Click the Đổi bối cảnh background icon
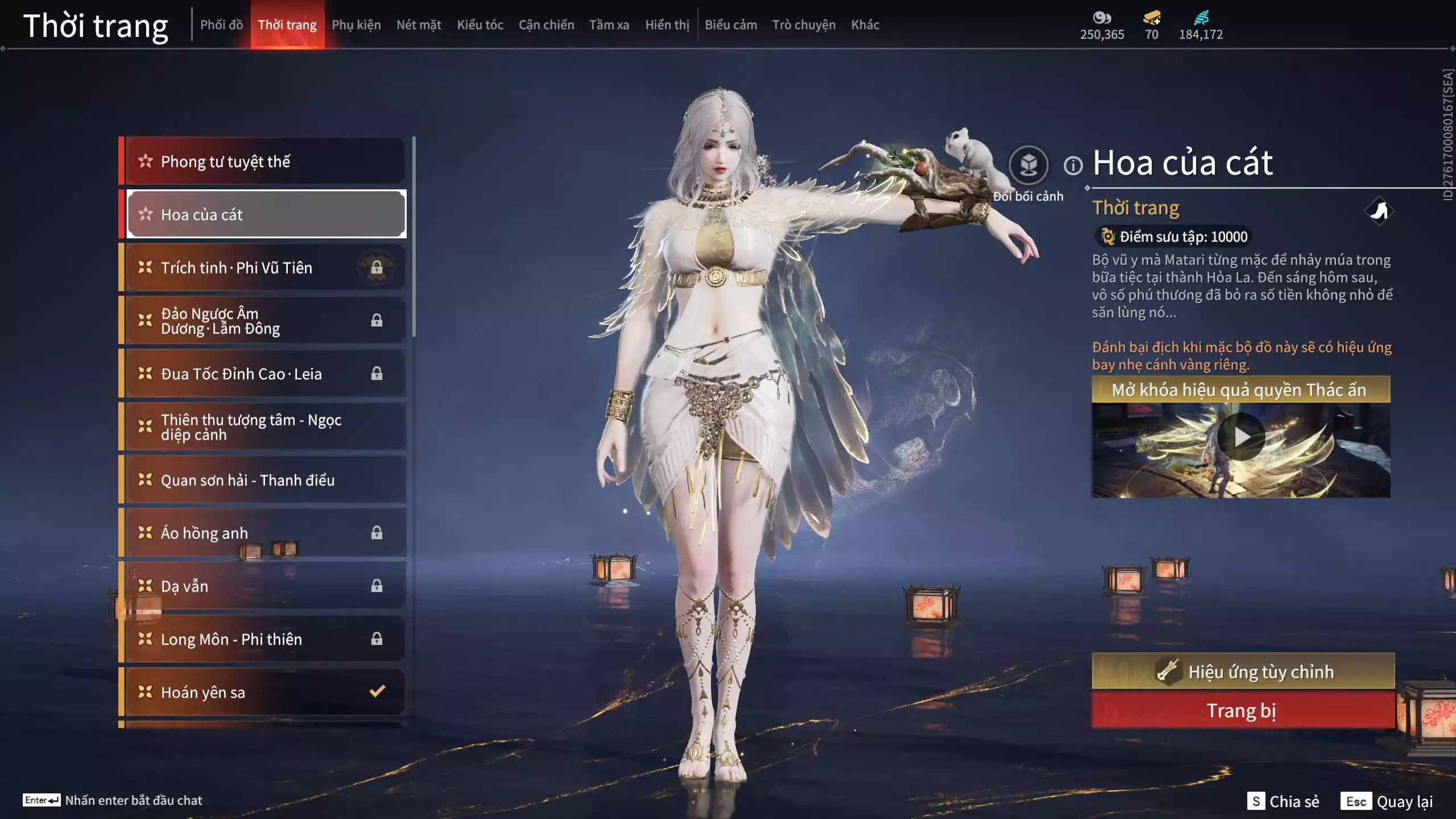 tap(1028, 166)
